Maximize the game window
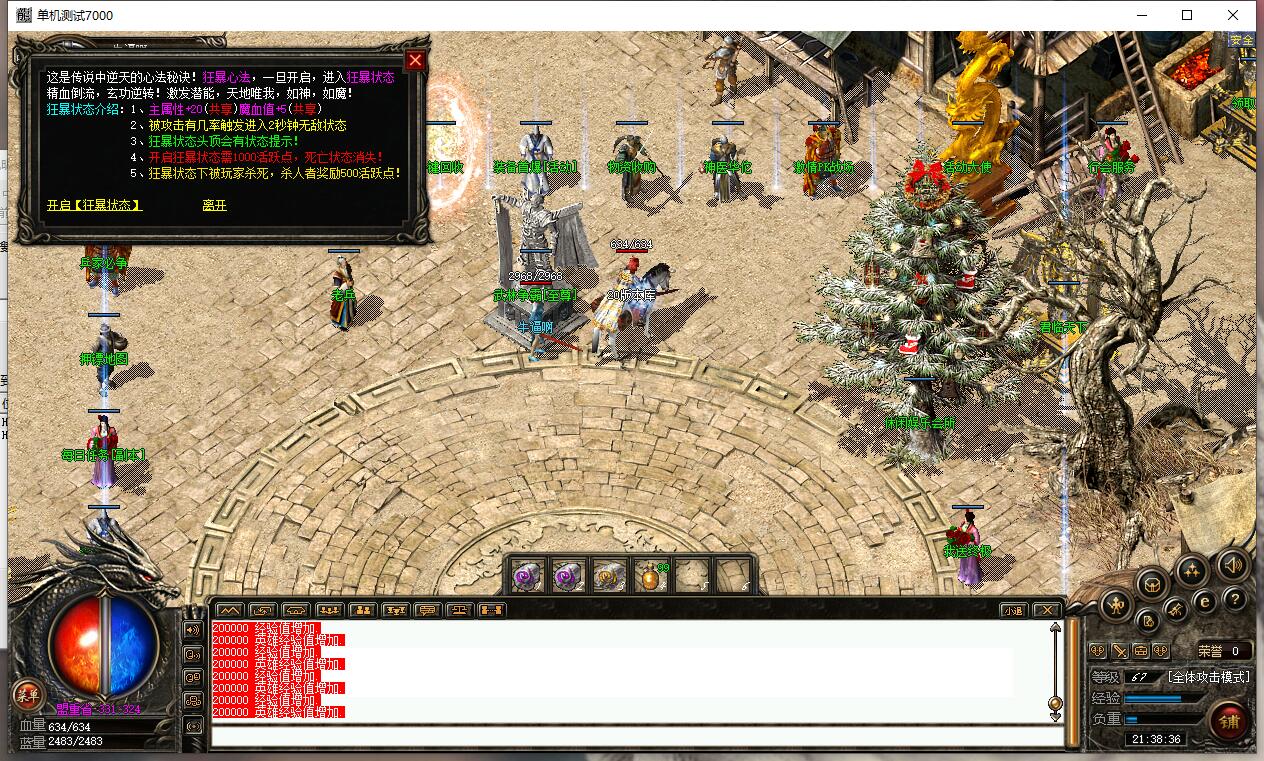 point(1187,15)
